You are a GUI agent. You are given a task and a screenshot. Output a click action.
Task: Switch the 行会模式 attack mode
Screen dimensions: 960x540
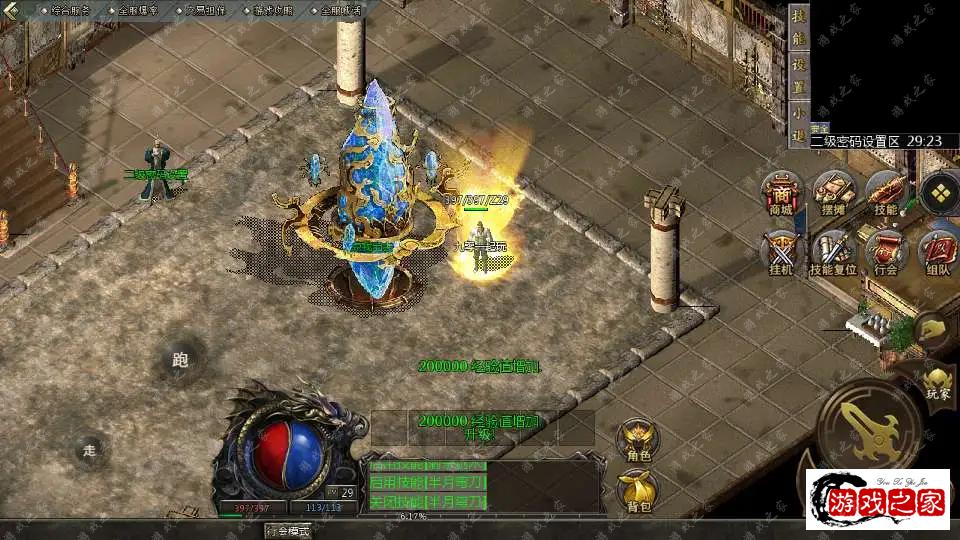(x=288, y=531)
